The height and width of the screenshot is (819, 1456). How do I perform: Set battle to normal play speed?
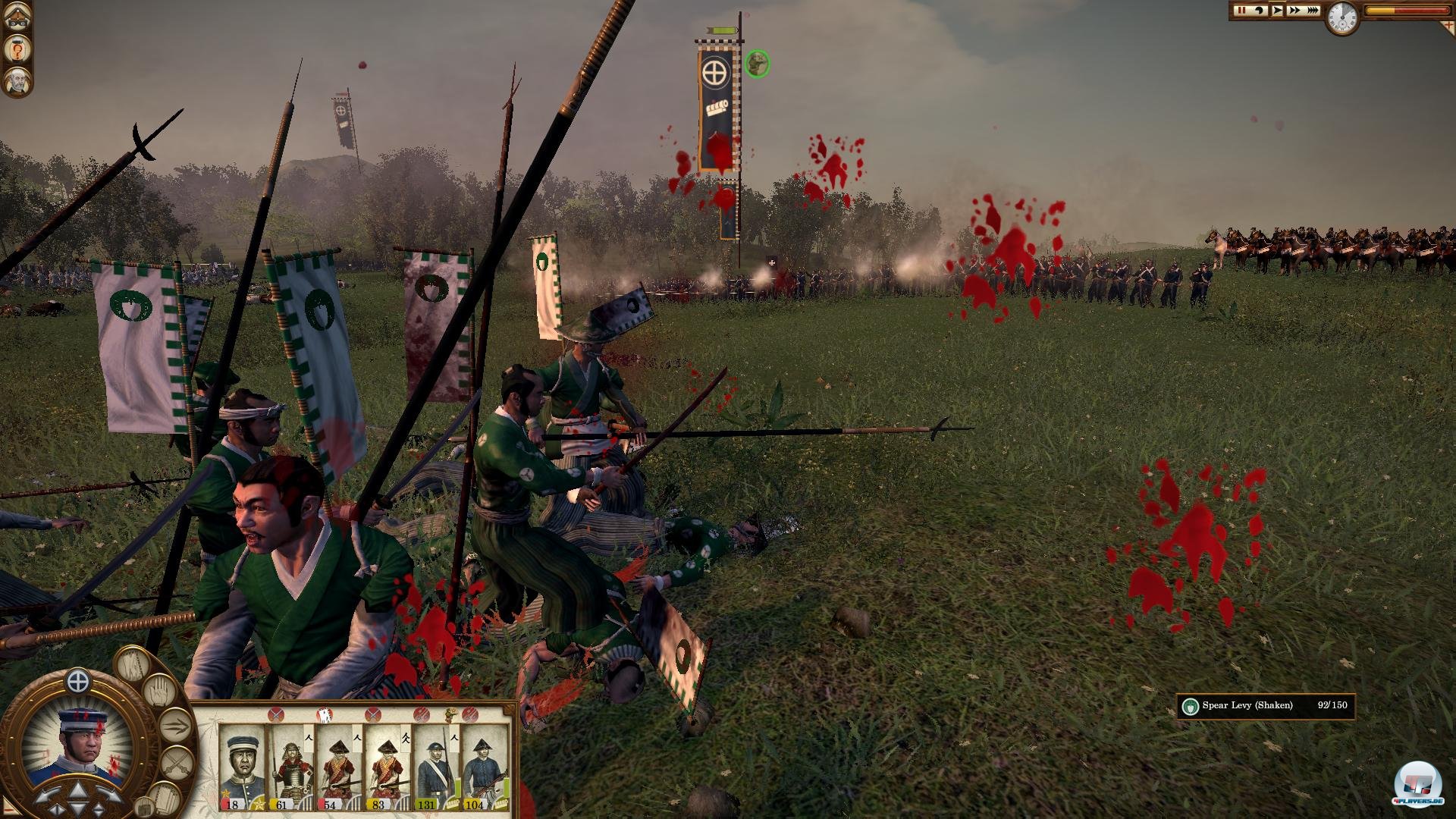click(1278, 11)
